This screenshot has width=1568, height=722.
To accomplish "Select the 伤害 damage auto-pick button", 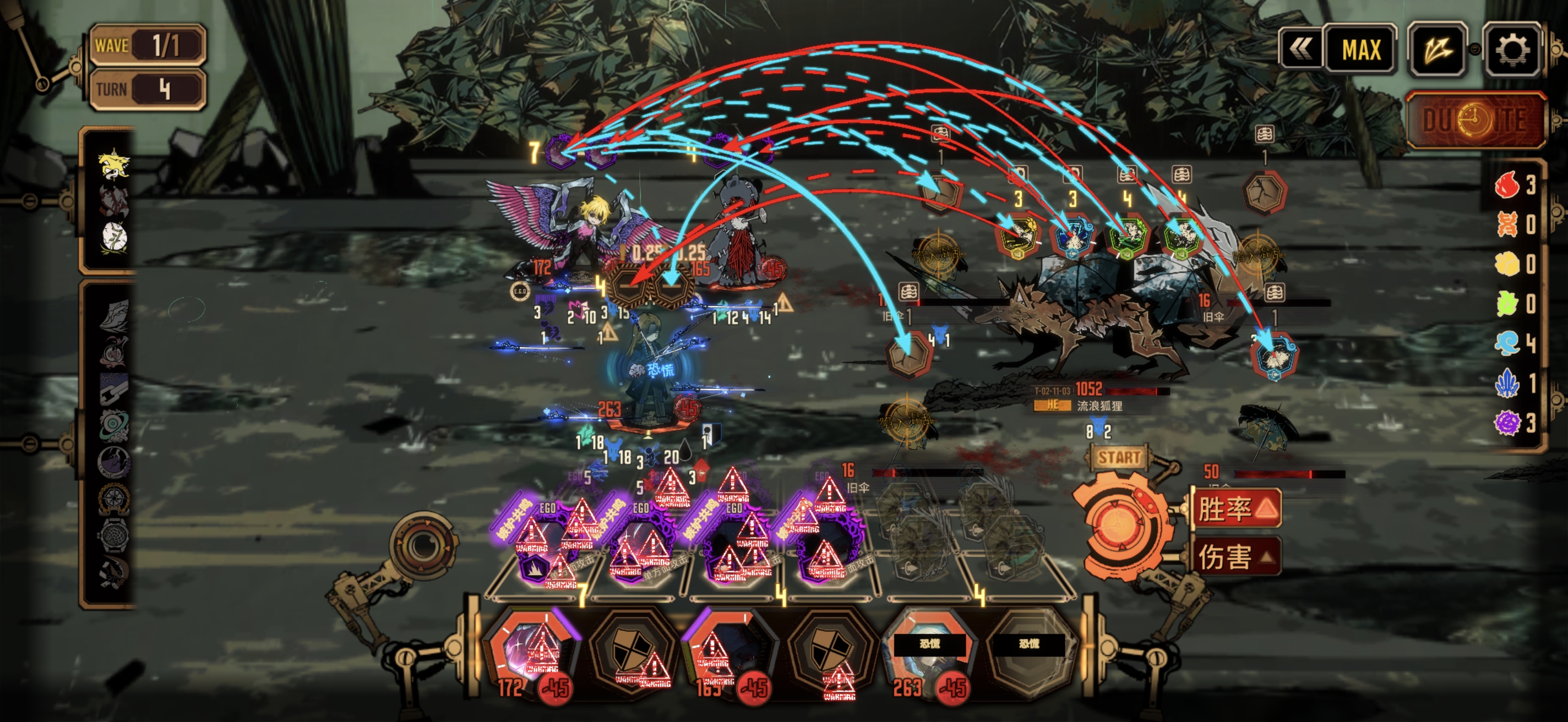I will pos(1235,556).
